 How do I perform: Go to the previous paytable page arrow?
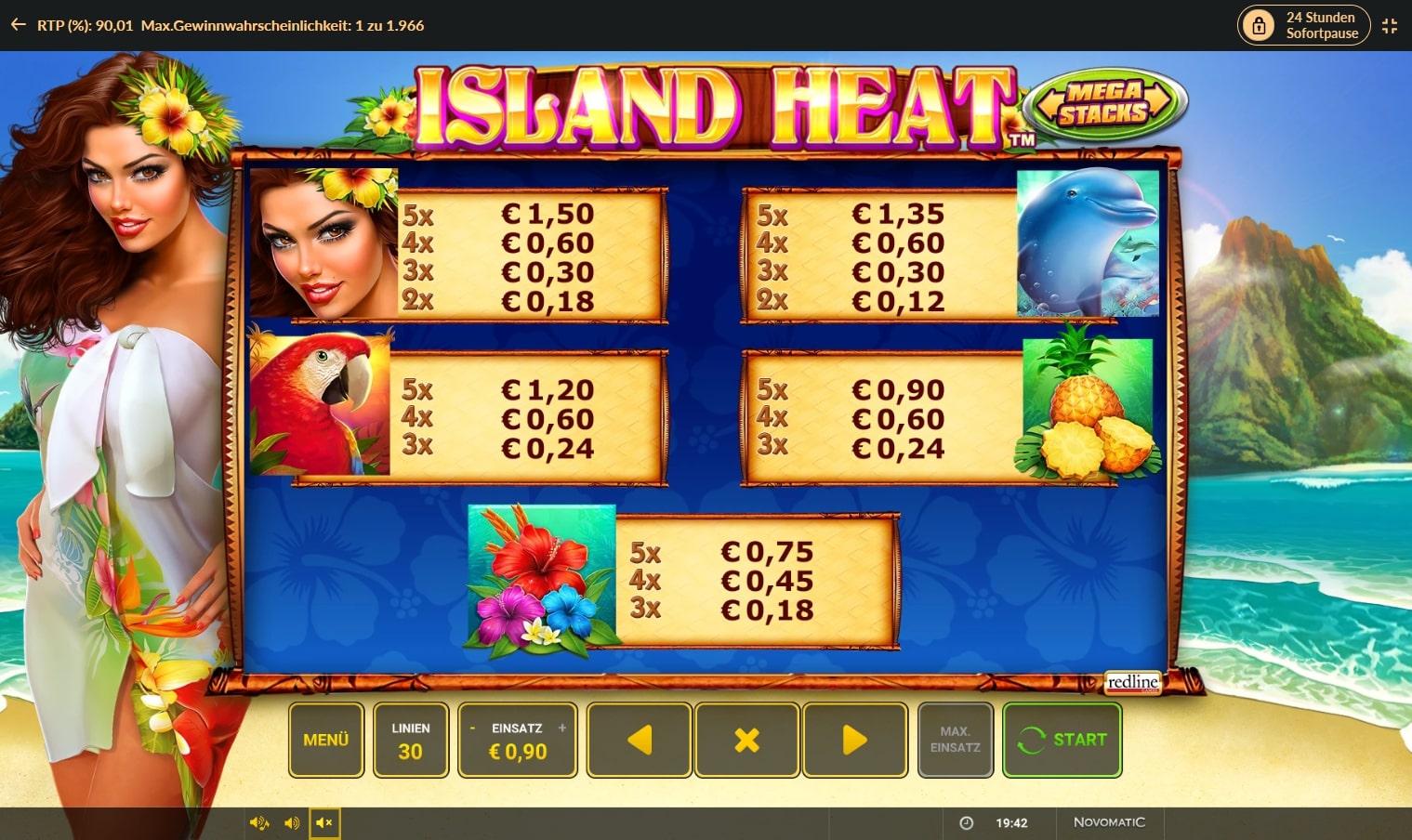639,740
